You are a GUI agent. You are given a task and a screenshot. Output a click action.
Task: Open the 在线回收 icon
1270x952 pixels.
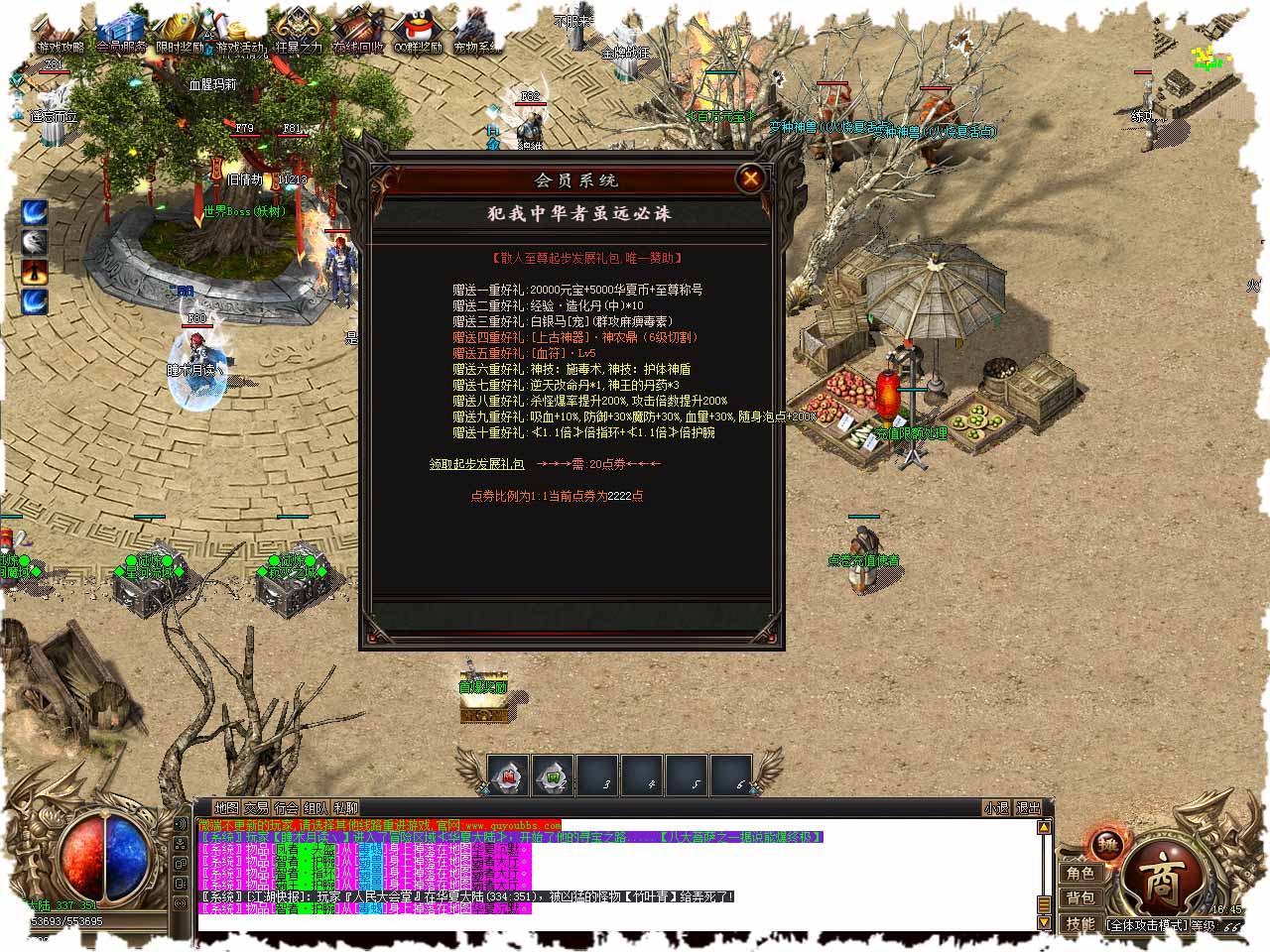tap(358, 32)
